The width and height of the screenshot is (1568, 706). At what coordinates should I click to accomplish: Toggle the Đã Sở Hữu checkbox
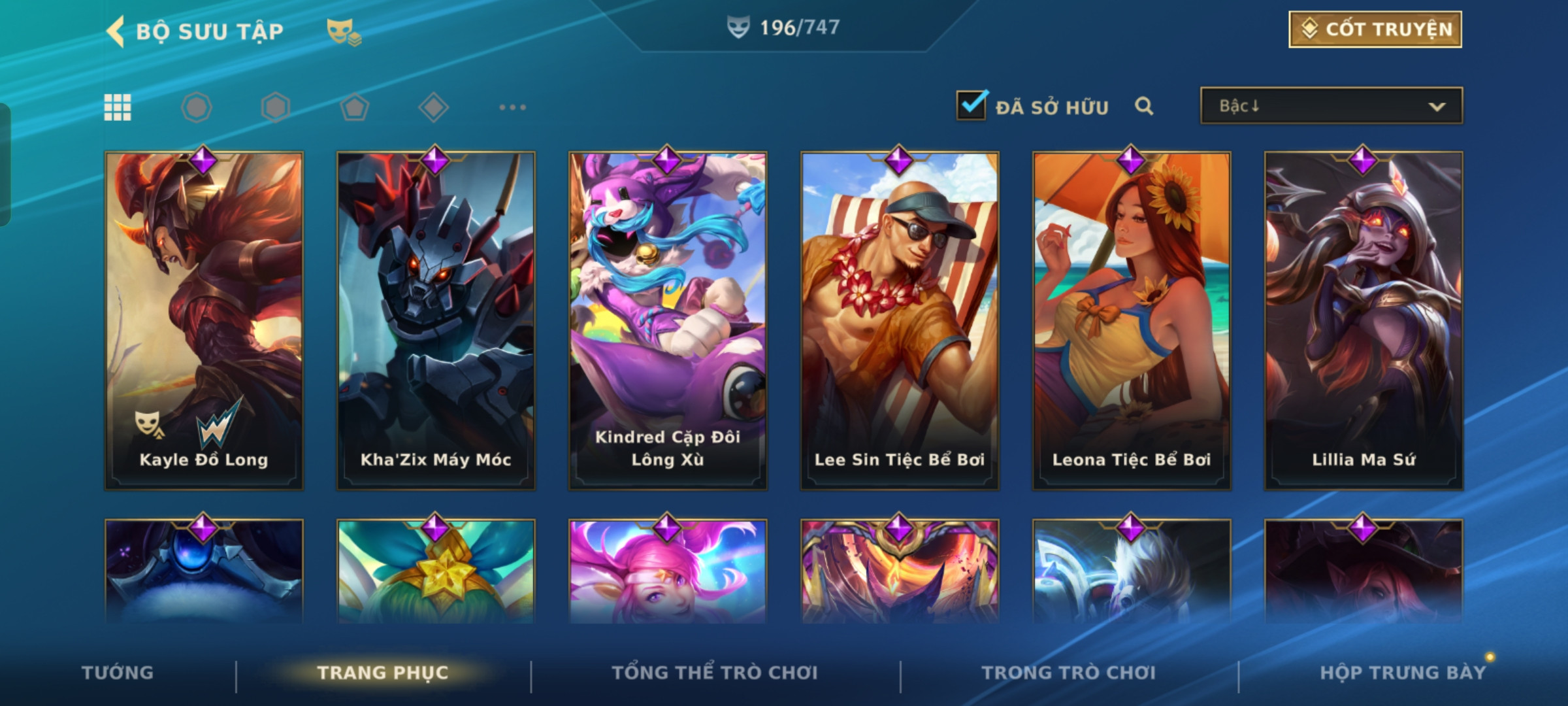point(971,106)
